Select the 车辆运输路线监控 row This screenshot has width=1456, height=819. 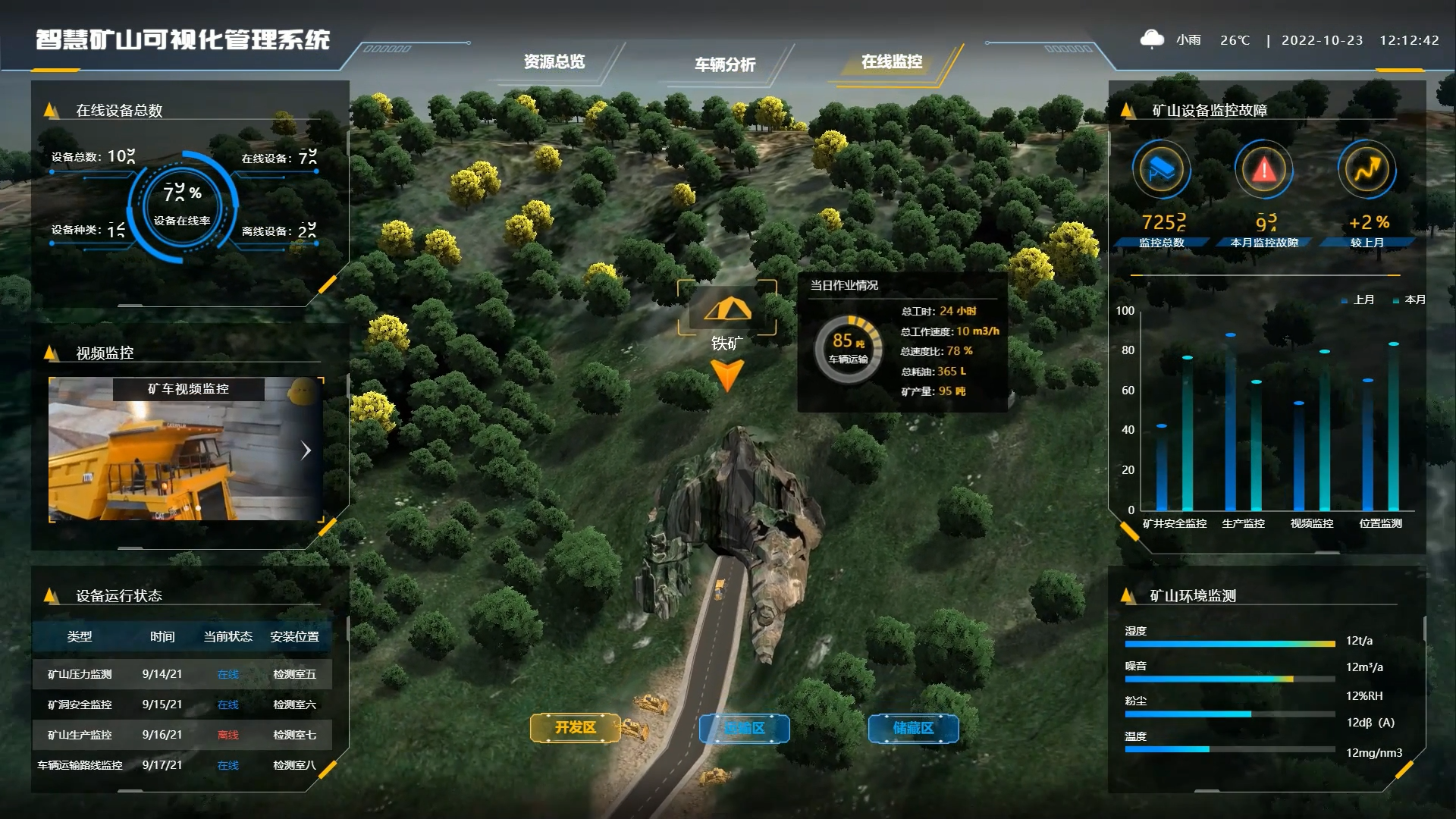pyautogui.click(x=182, y=765)
